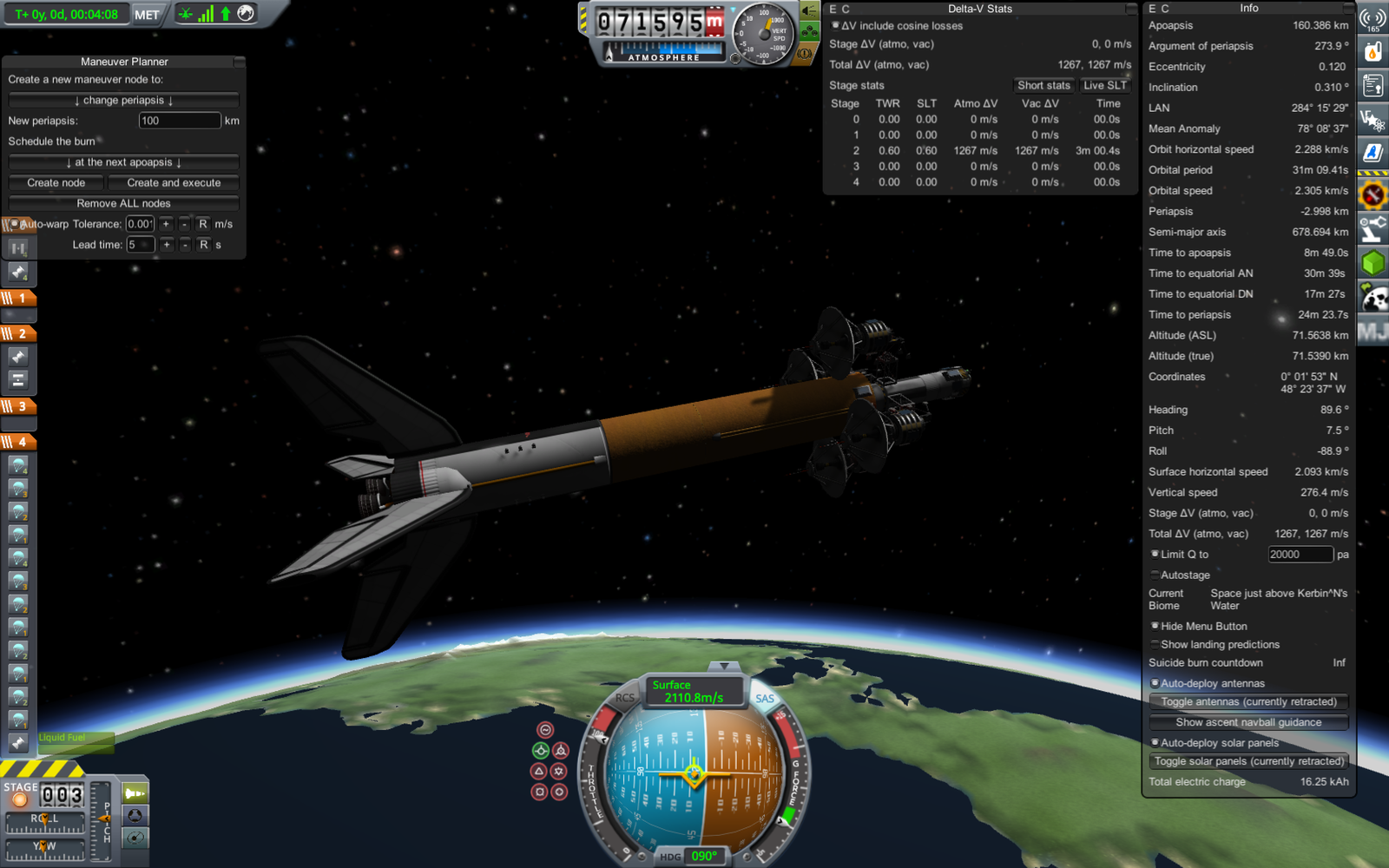
Task: Open the 'at the next apoapsis' dropdown
Action: [123, 162]
